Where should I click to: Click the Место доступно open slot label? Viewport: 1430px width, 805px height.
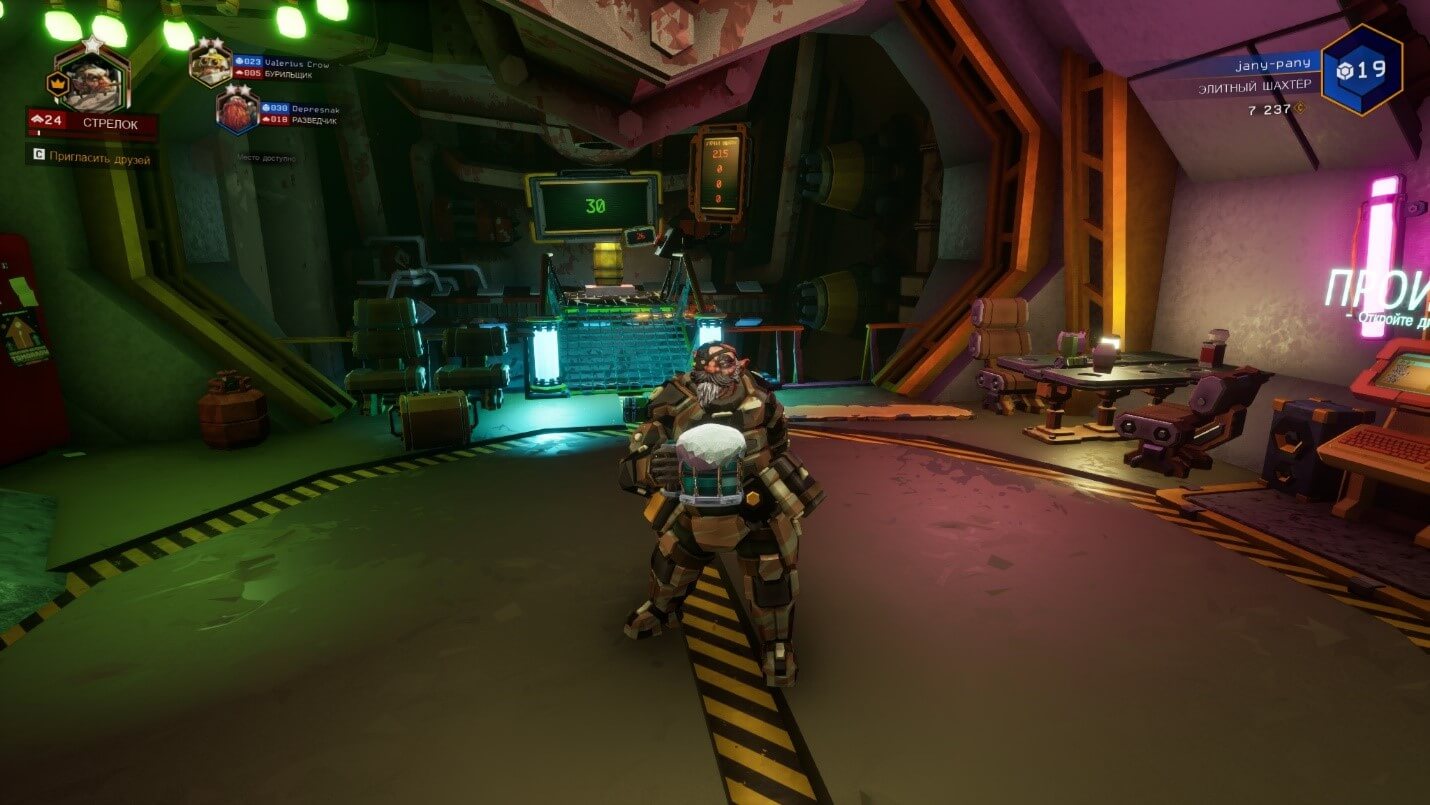coord(267,158)
